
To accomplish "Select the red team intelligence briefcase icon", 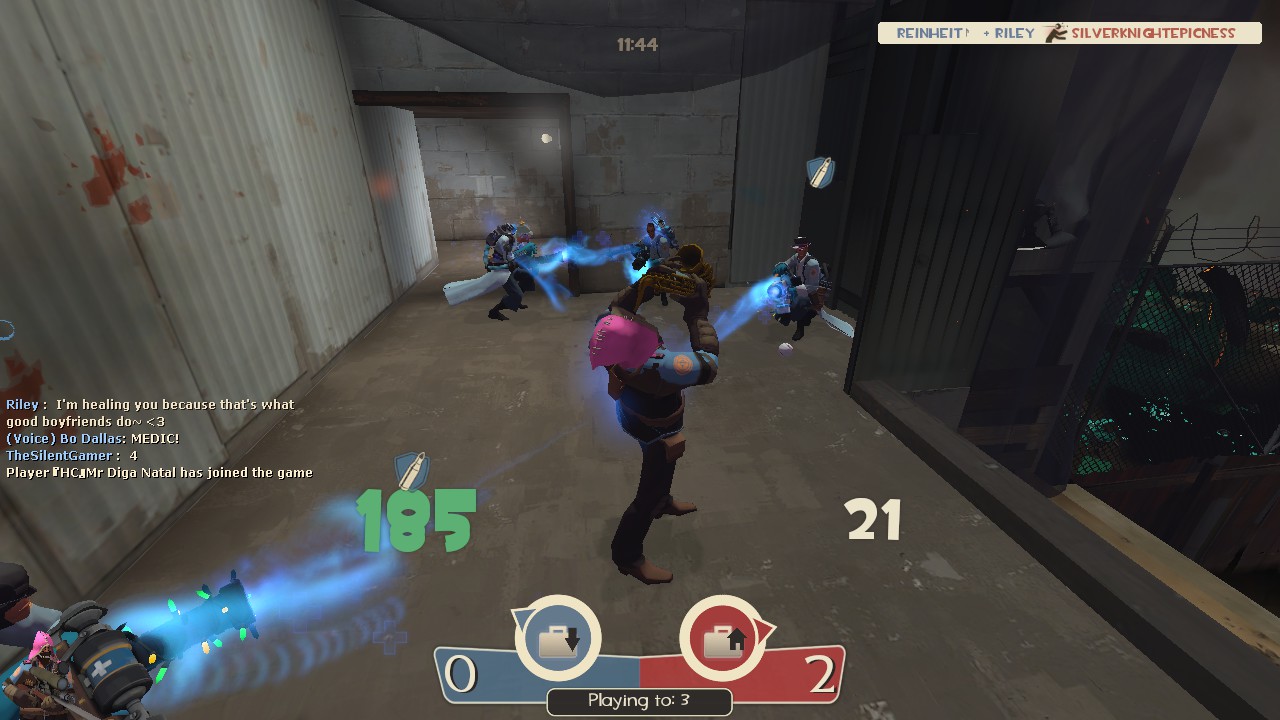I will click(x=721, y=639).
